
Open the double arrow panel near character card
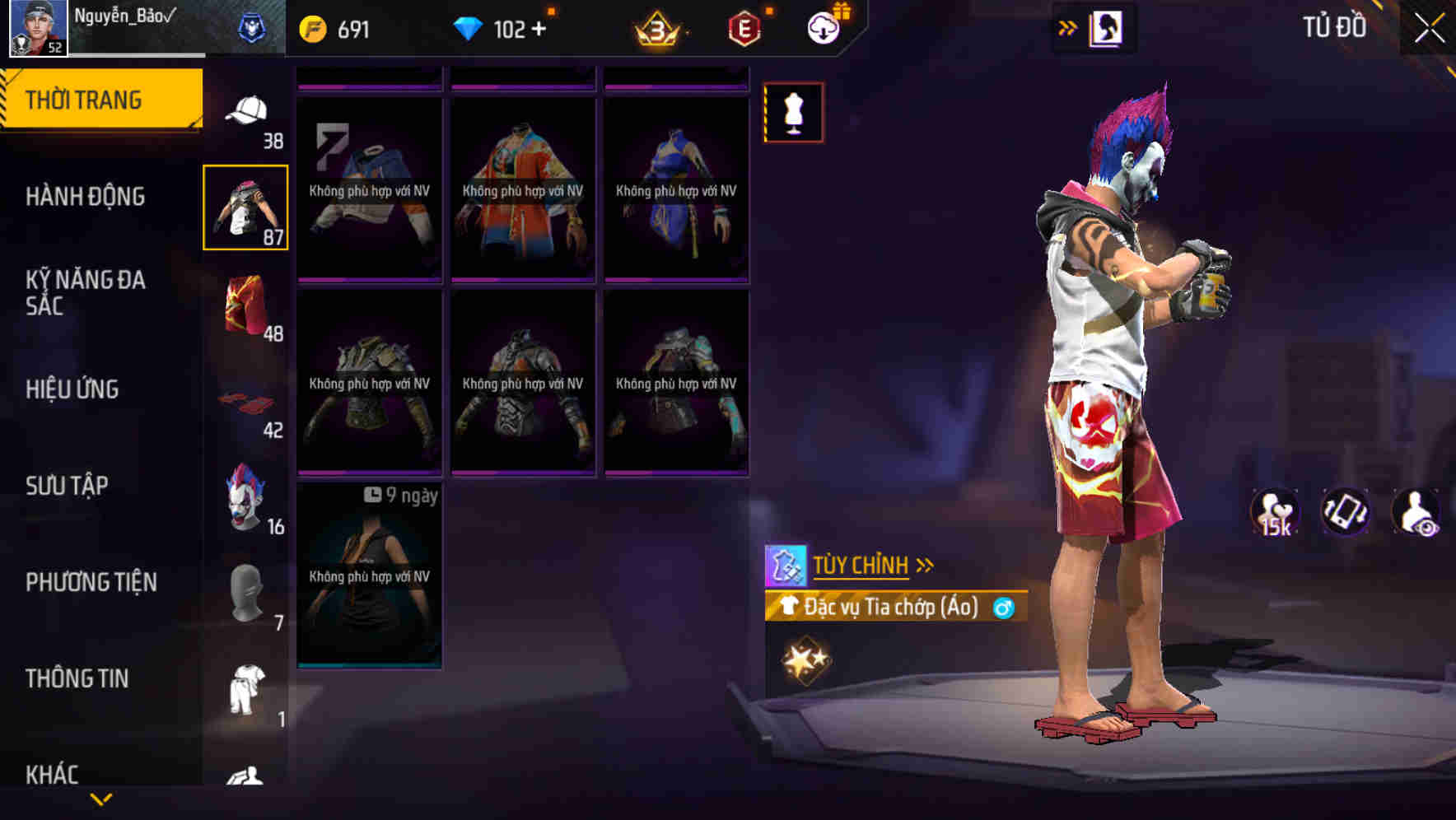point(1068,27)
